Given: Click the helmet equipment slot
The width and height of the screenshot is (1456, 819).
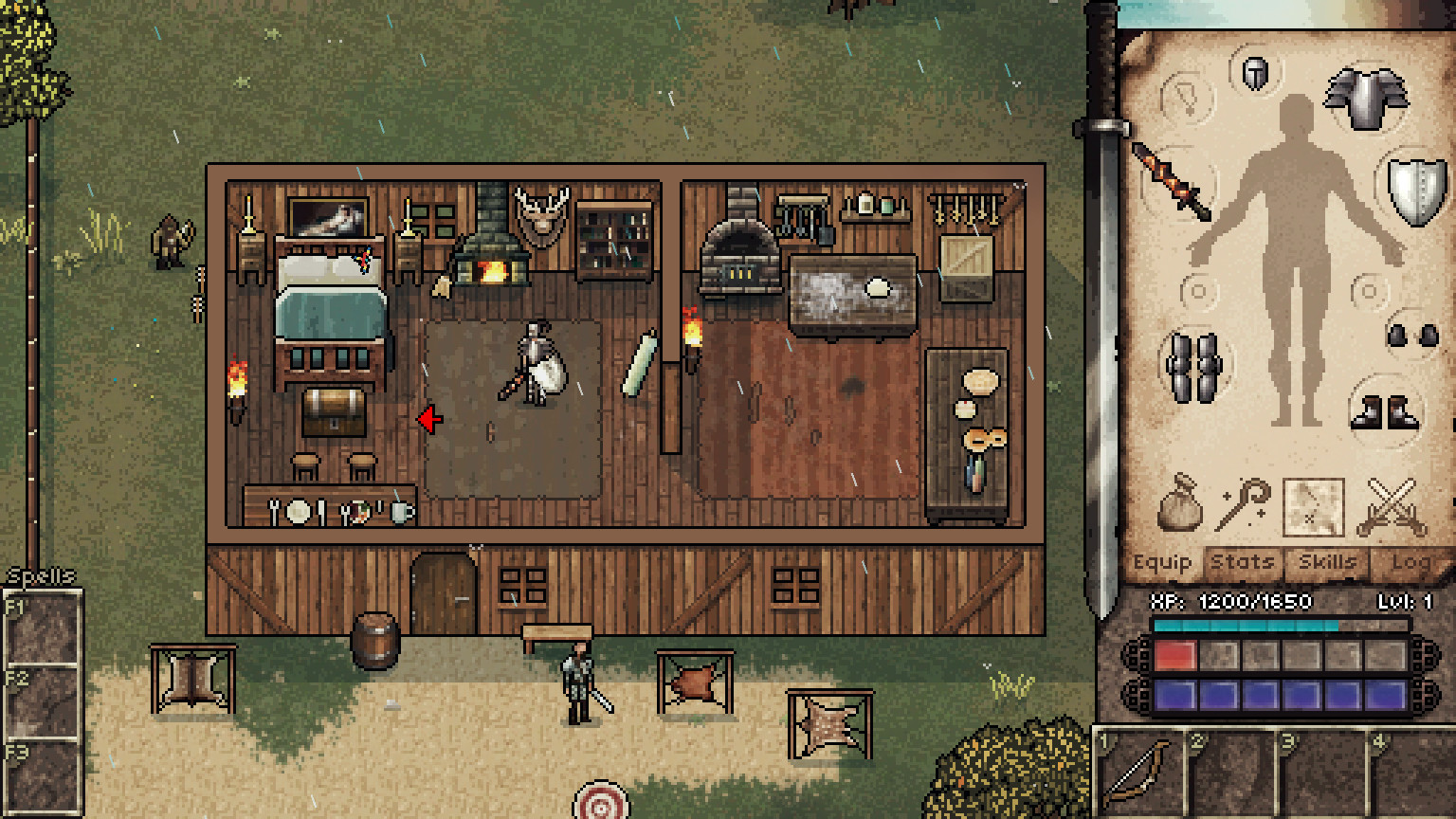Looking at the screenshot, I should 1255,73.
